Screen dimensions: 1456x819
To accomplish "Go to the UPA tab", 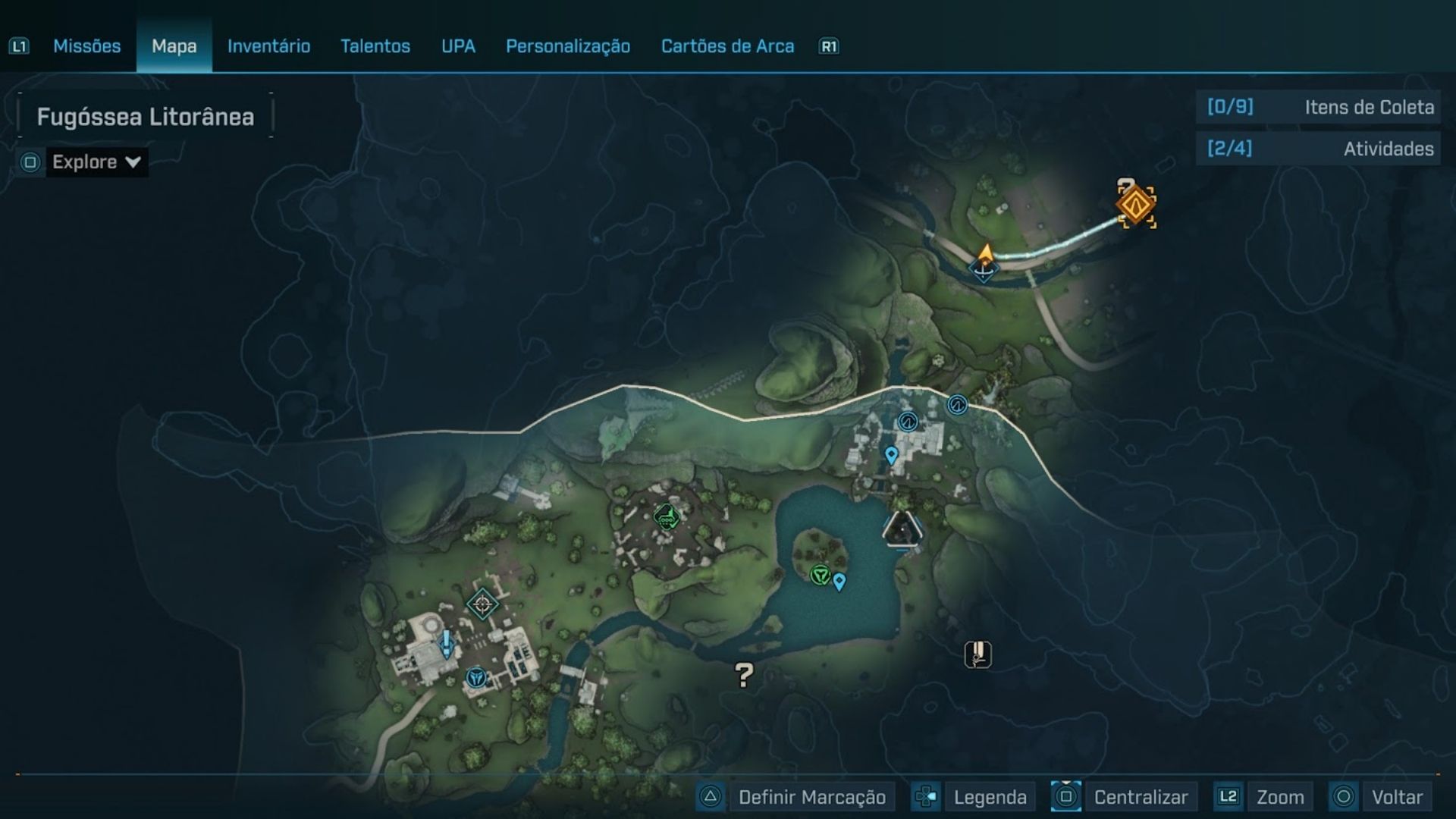I will point(458,46).
